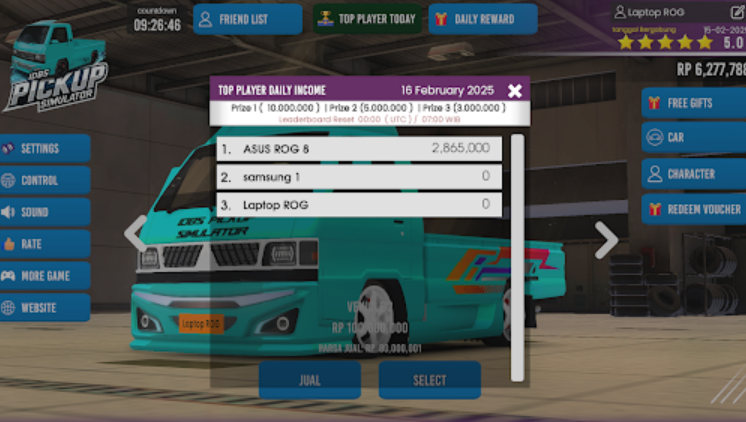Viewport: 746px width, 422px height.
Task: Open Redeem Voucher
Action: click(694, 209)
